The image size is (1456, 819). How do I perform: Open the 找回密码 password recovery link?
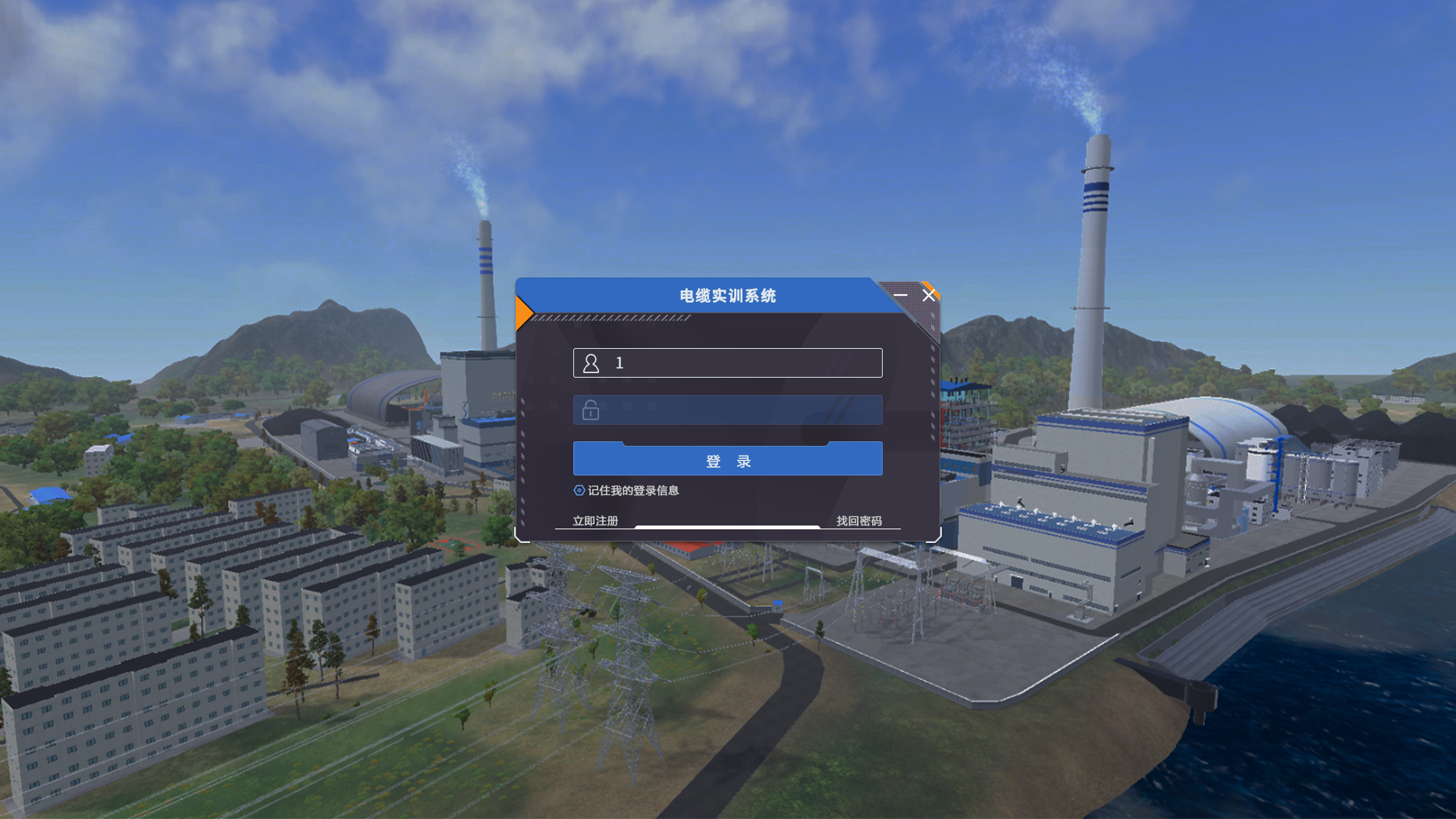(x=858, y=521)
